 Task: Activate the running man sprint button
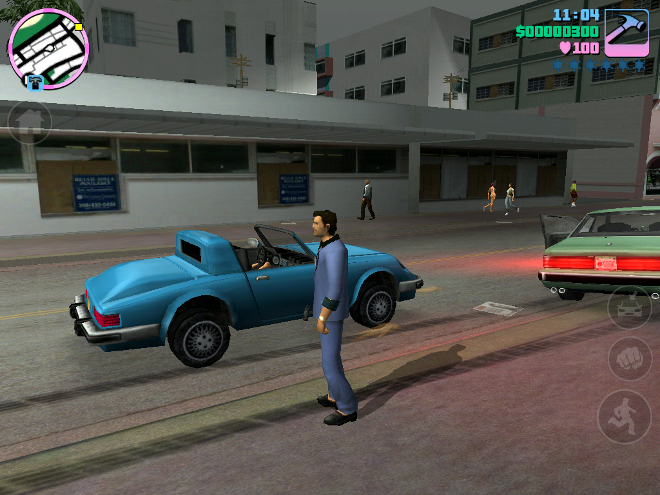click(x=624, y=416)
